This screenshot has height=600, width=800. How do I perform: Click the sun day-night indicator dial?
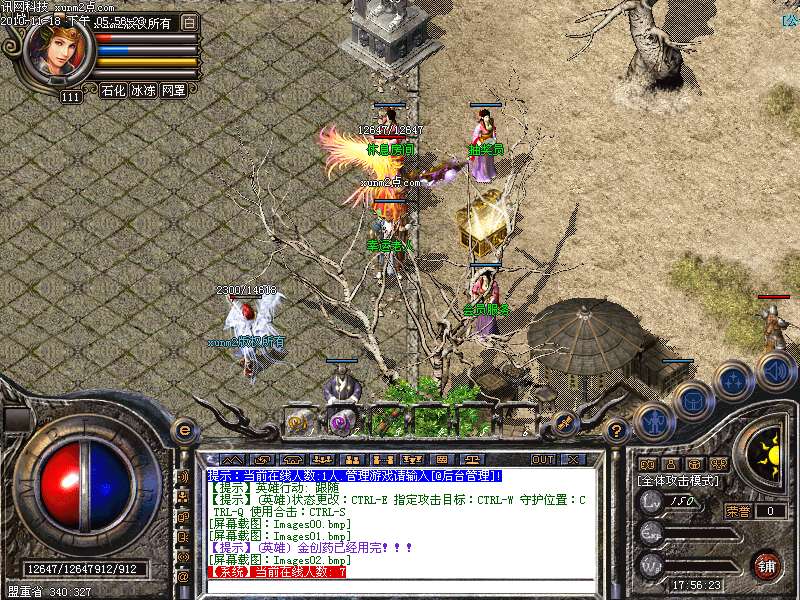click(767, 450)
